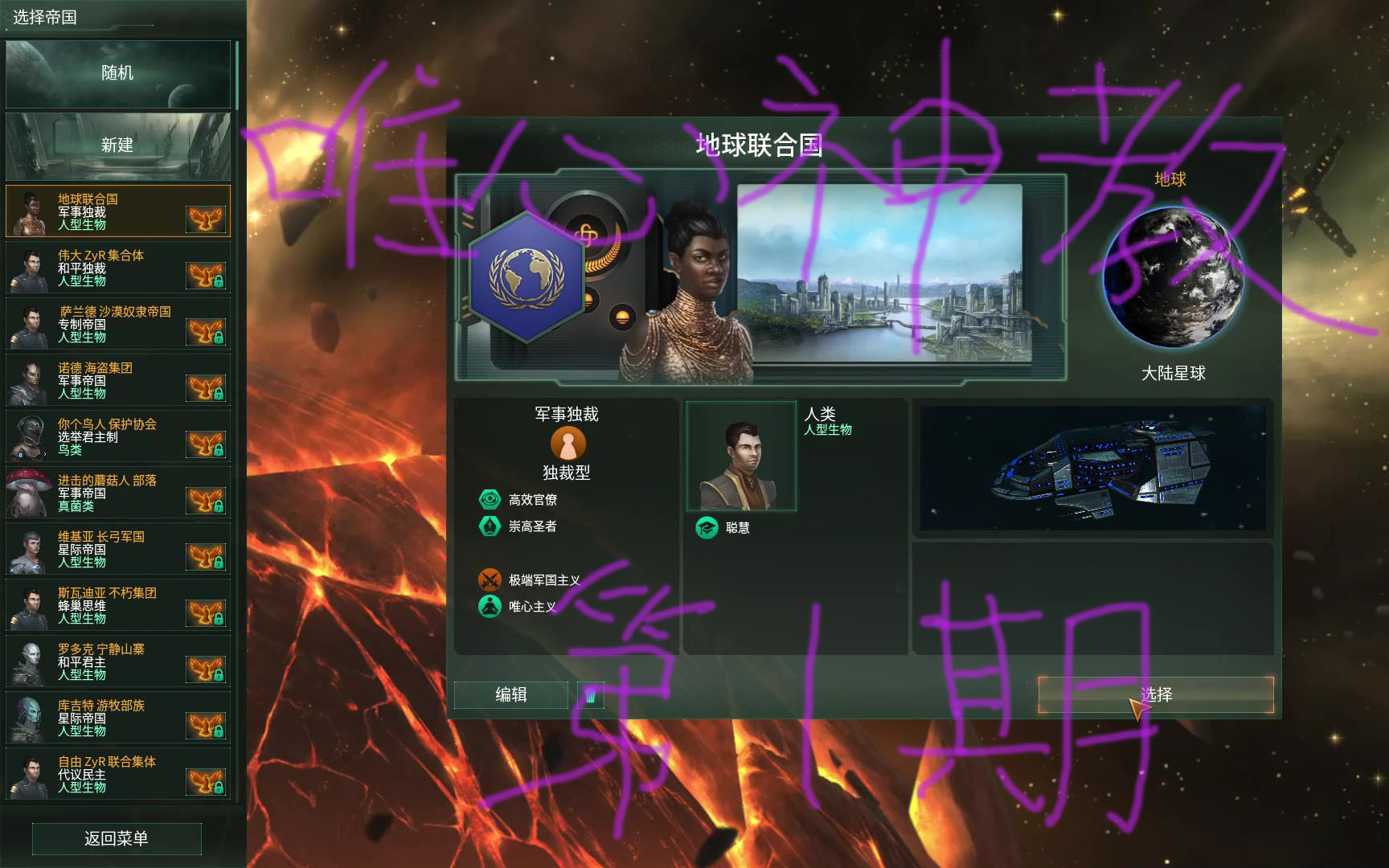The width and height of the screenshot is (1389, 868).
Task: Click the 唯心主义 ethic icon
Action: [491, 607]
